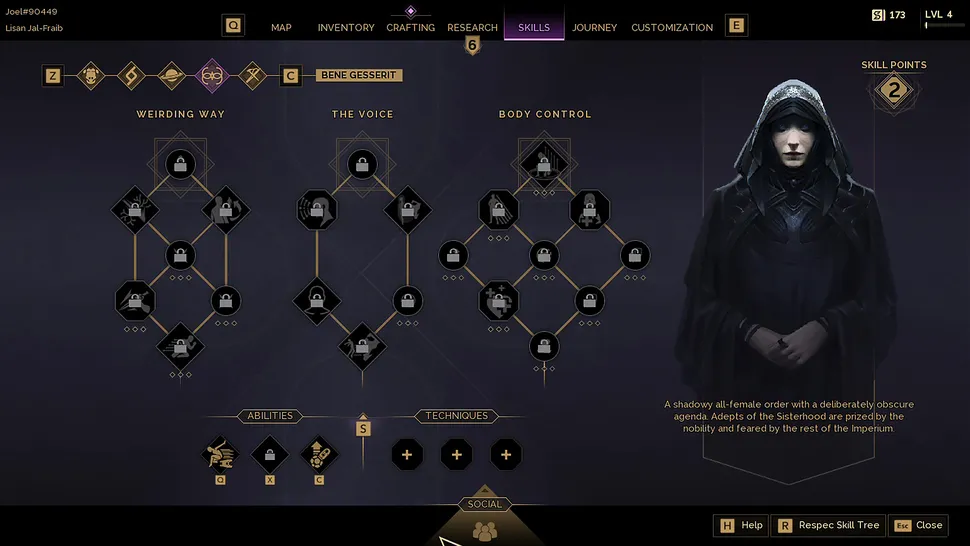Select the sprinting figure ability slot
Image resolution: width=970 pixels, height=546 pixels.
coord(220,455)
